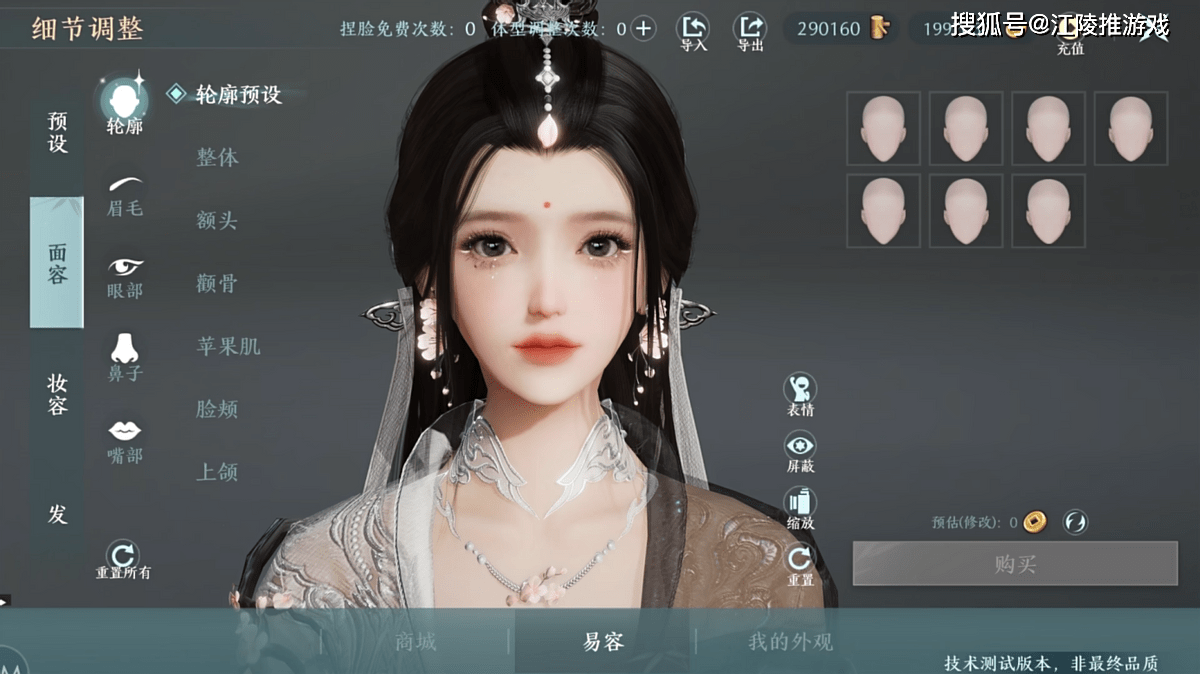
Task: Select the 面容 side tab
Action: [x=57, y=263]
